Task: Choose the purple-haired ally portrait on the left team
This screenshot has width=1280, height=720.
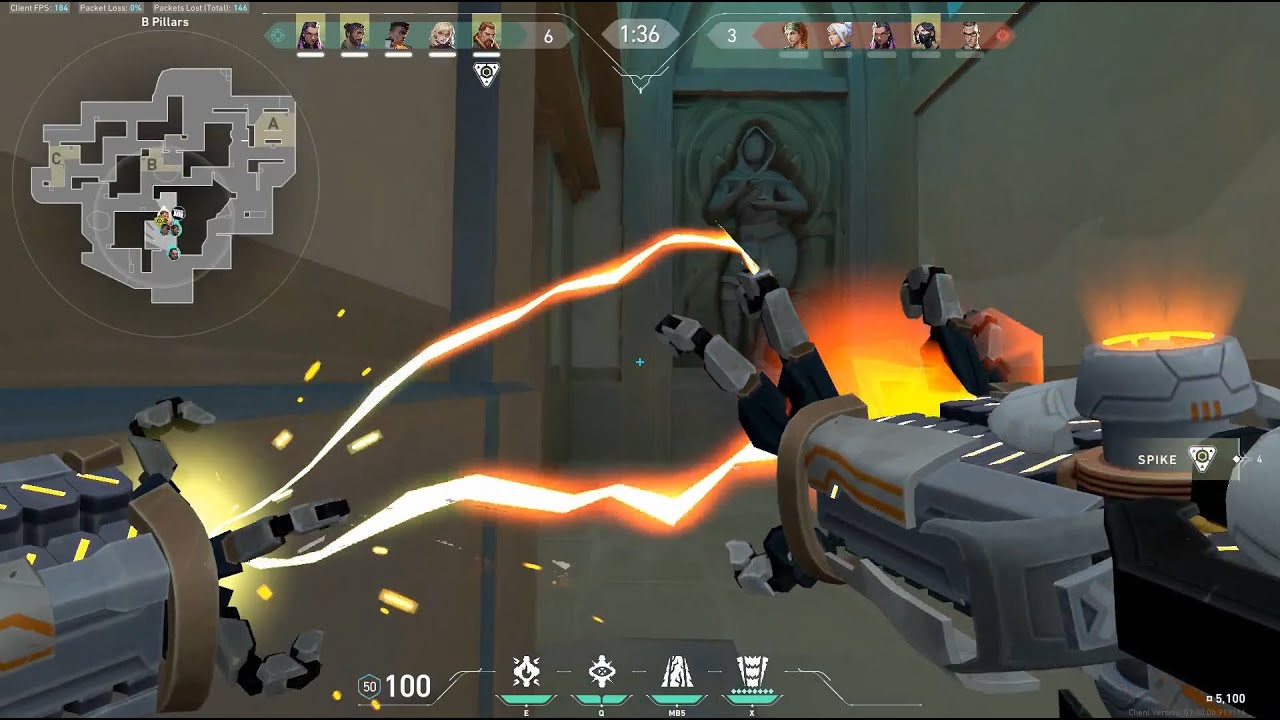Action: click(310, 35)
